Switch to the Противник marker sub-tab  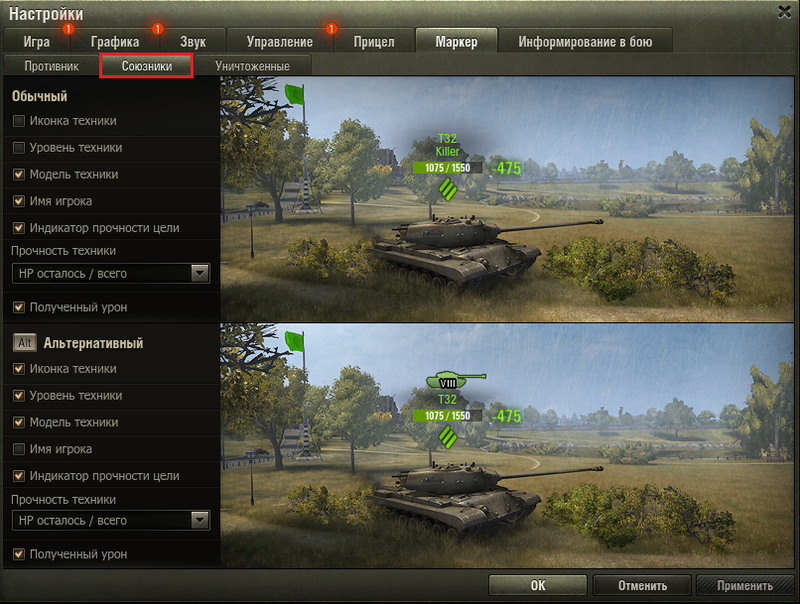51,66
